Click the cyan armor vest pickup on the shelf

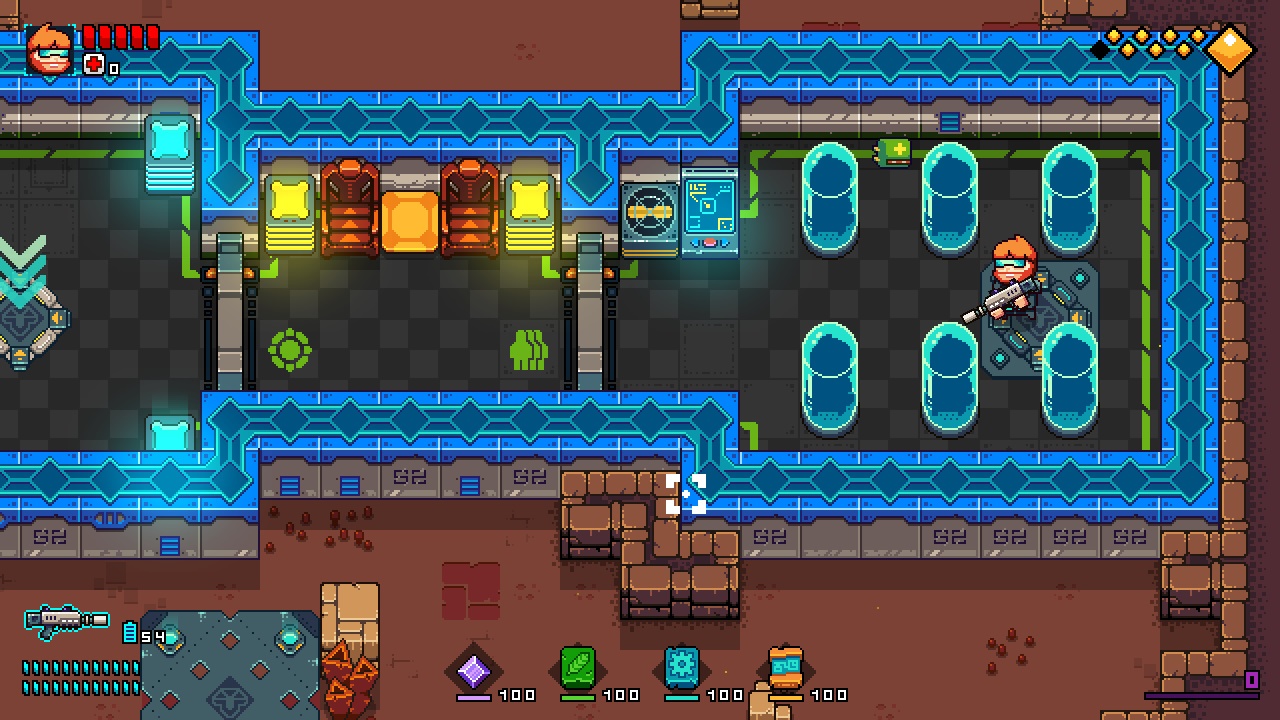click(168, 148)
